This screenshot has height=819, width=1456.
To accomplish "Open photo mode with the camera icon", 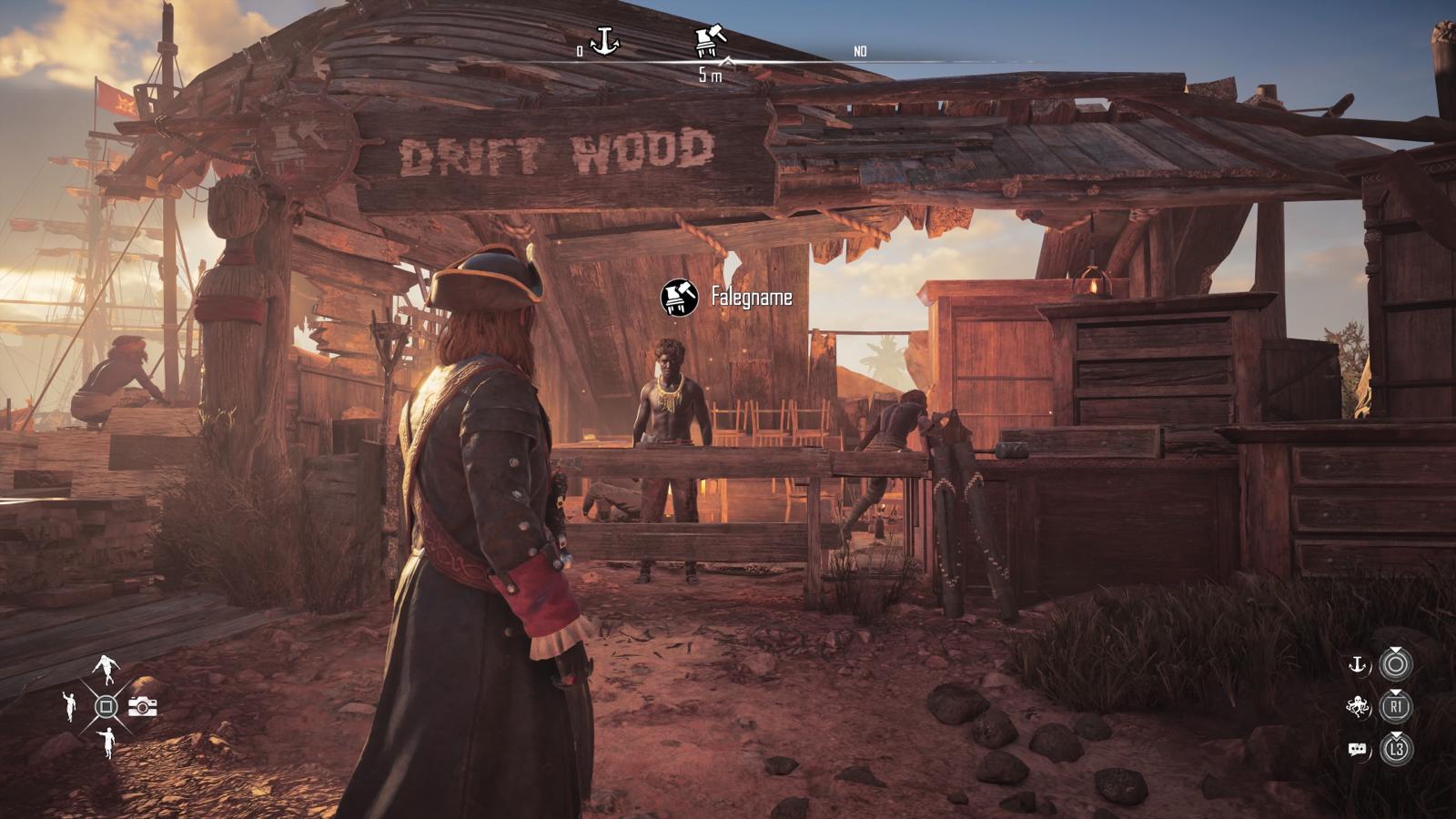I will pyautogui.click(x=142, y=706).
